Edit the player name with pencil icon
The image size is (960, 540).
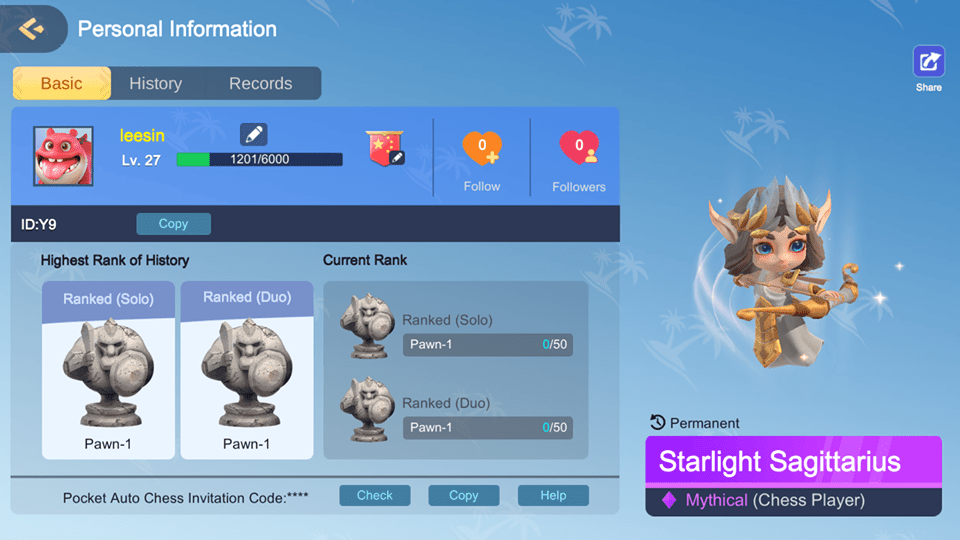(x=254, y=134)
